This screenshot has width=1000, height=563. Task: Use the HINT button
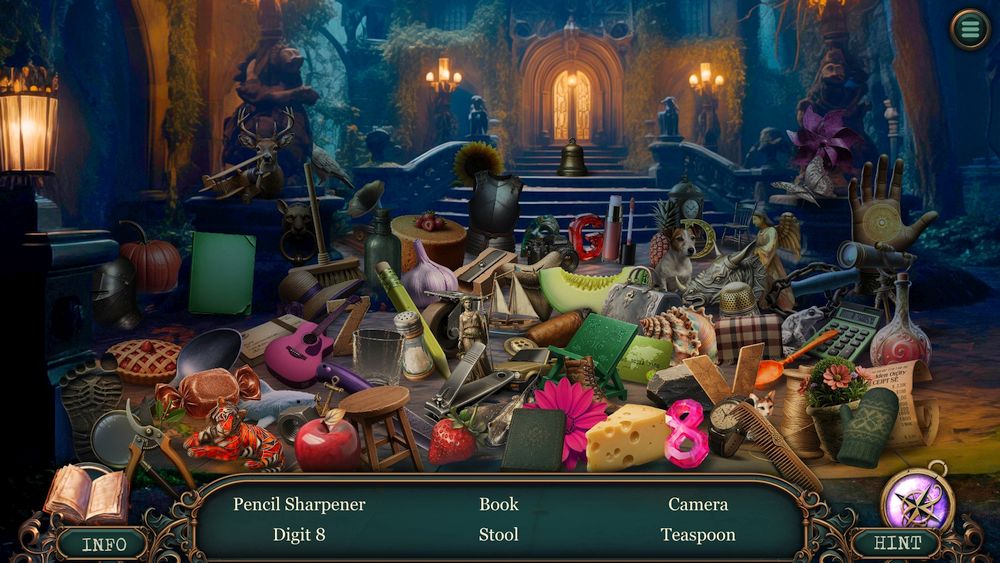896,544
